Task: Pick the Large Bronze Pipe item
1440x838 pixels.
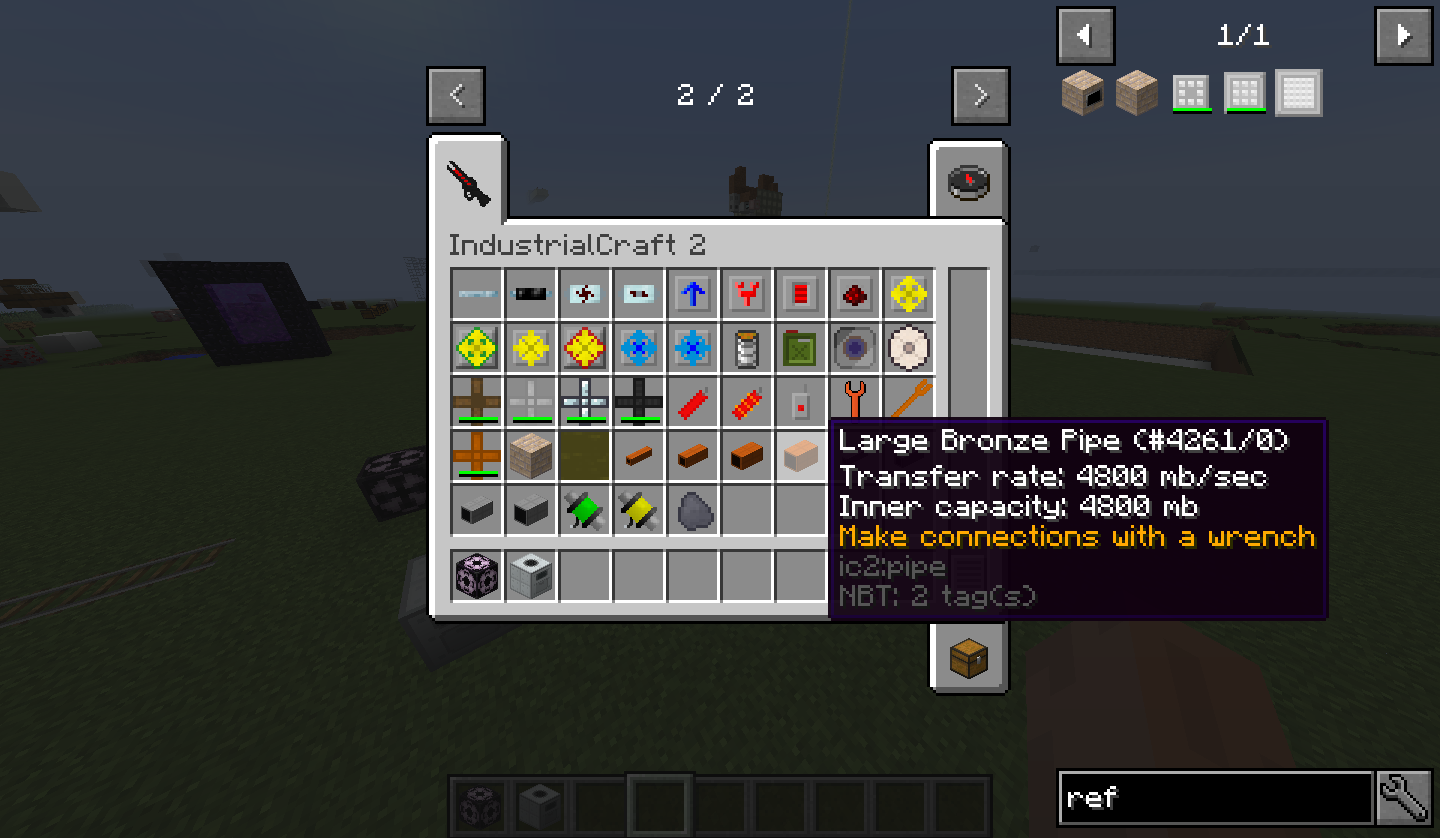Action: (801, 456)
